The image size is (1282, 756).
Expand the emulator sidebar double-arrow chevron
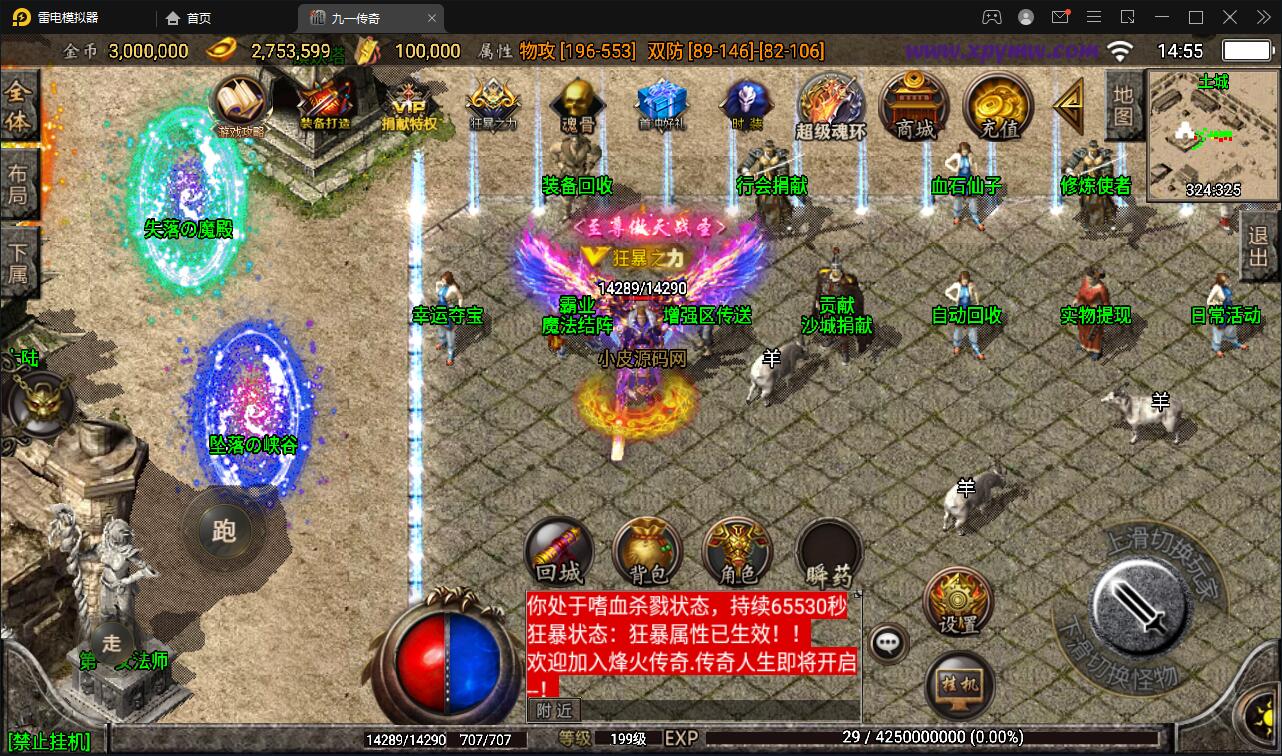[x=1262, y=17]
